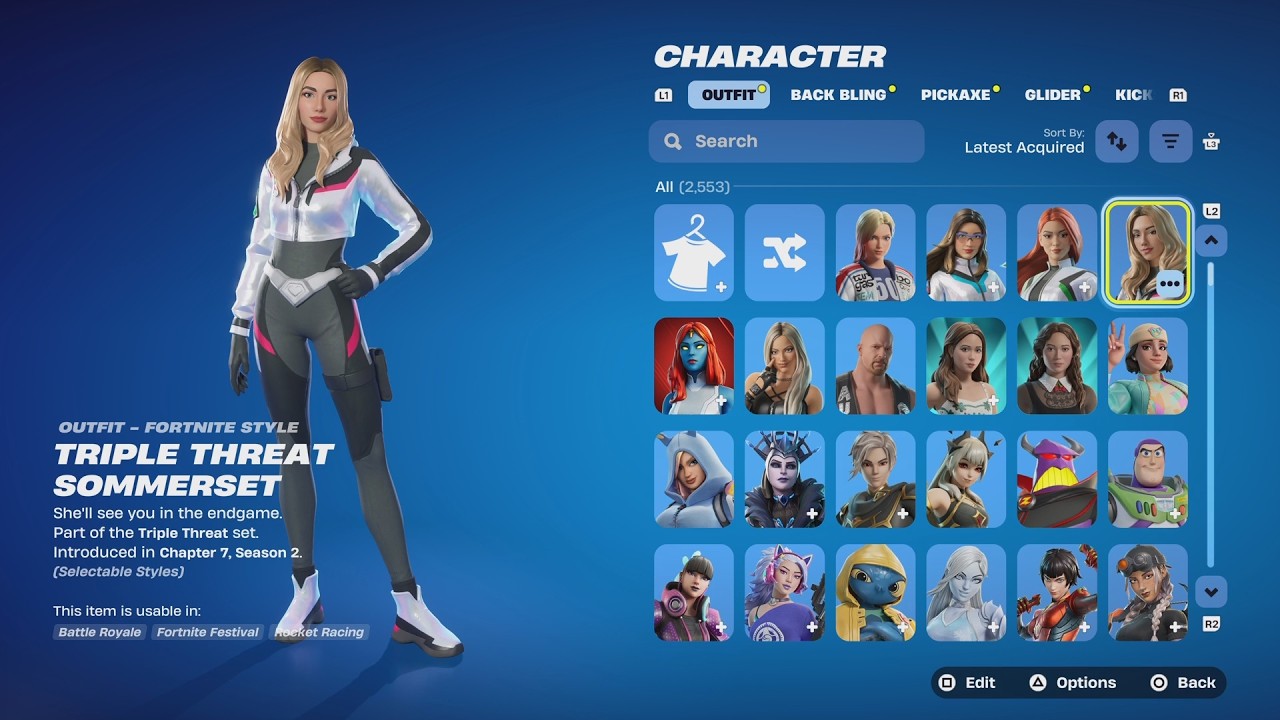Click the scroll up arrow button
1280x720 pixels.
tap(1211, 240)
